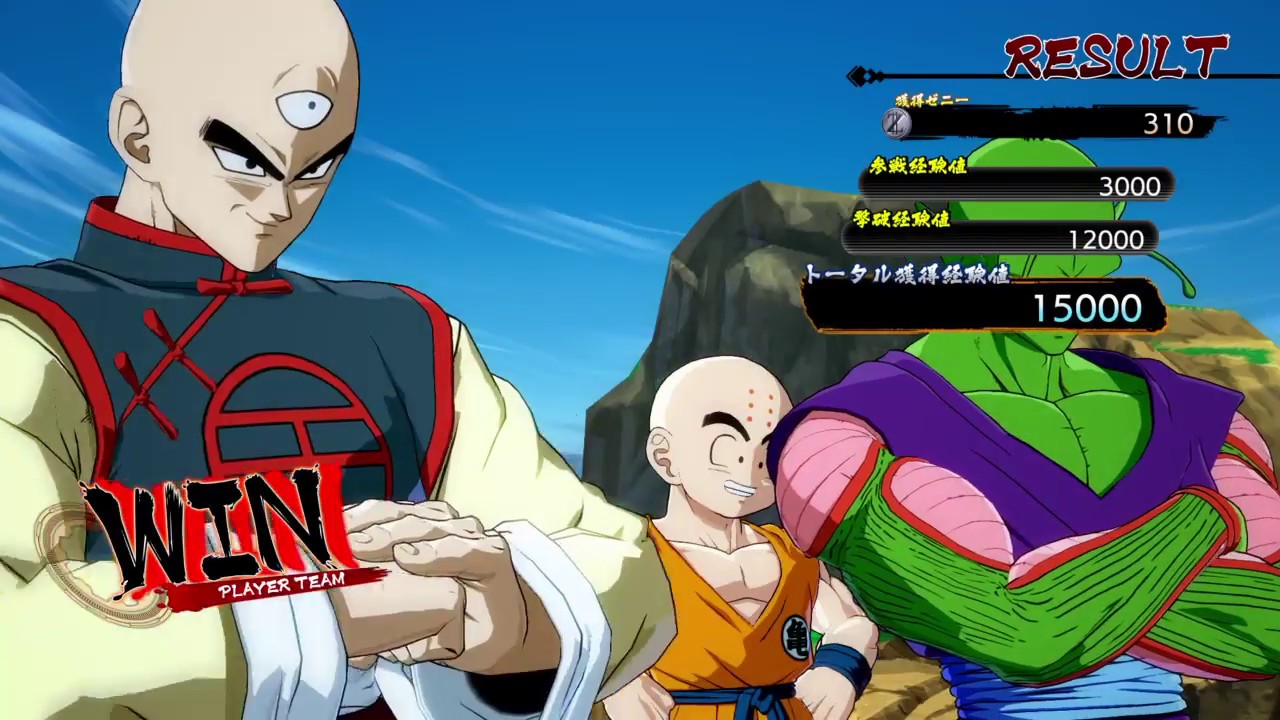This screenshot has width=1280, height=720.
Task: Click the total experience gradient progress bar
Action: [985, 308]
